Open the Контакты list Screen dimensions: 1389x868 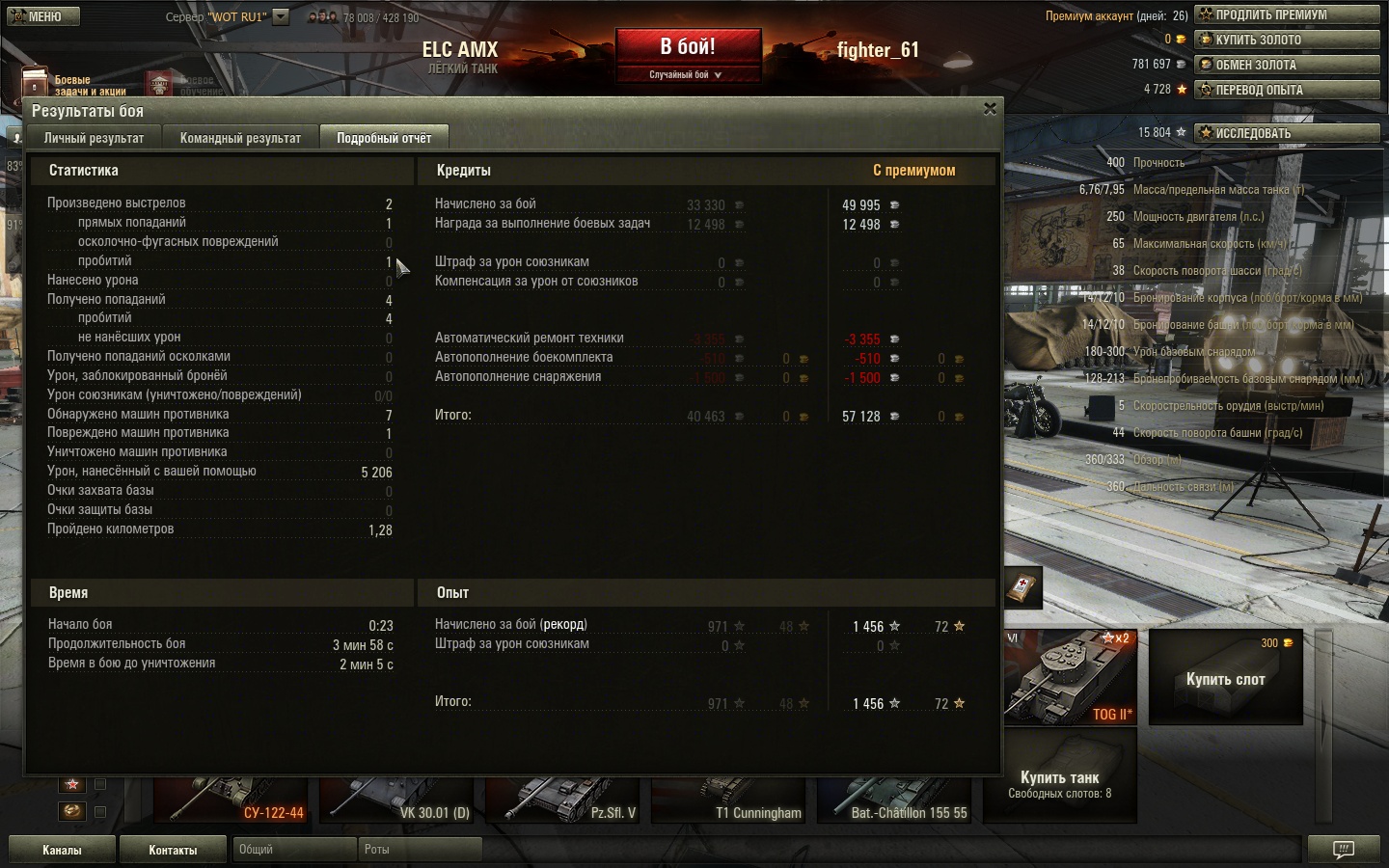(x=173, y=850)
